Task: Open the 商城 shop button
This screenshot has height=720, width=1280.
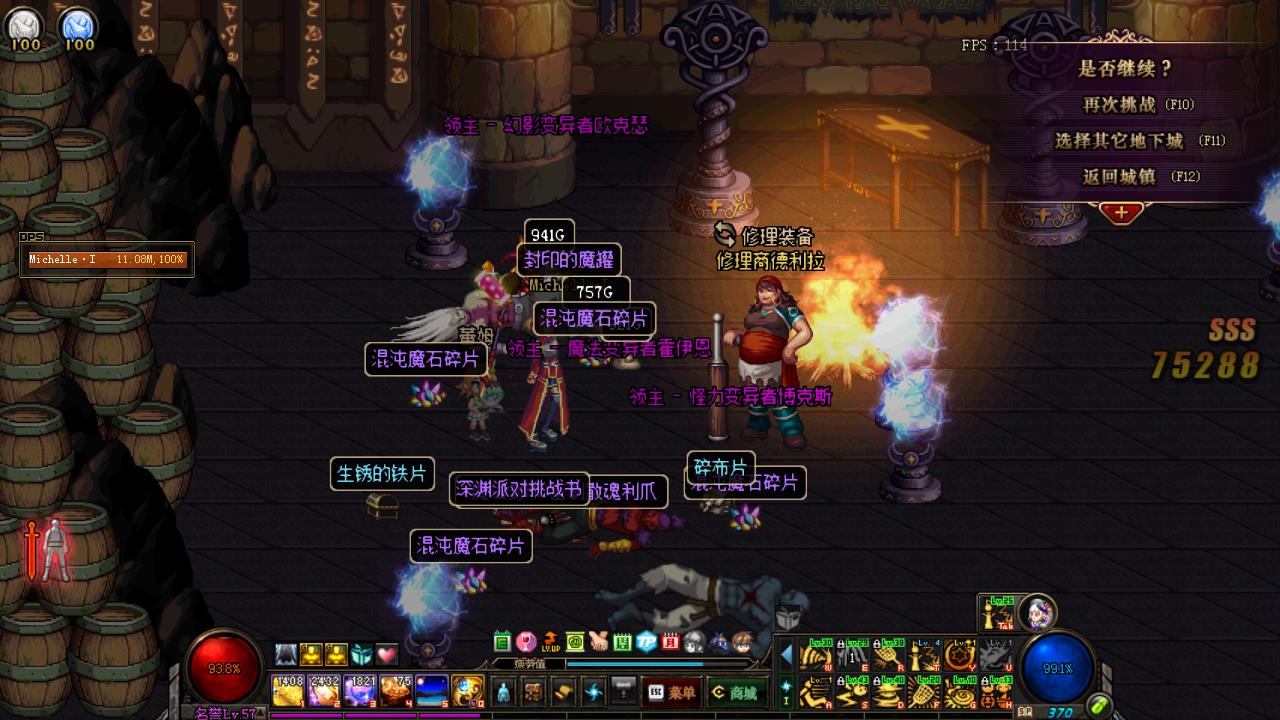Action: (x=733, y=692)
